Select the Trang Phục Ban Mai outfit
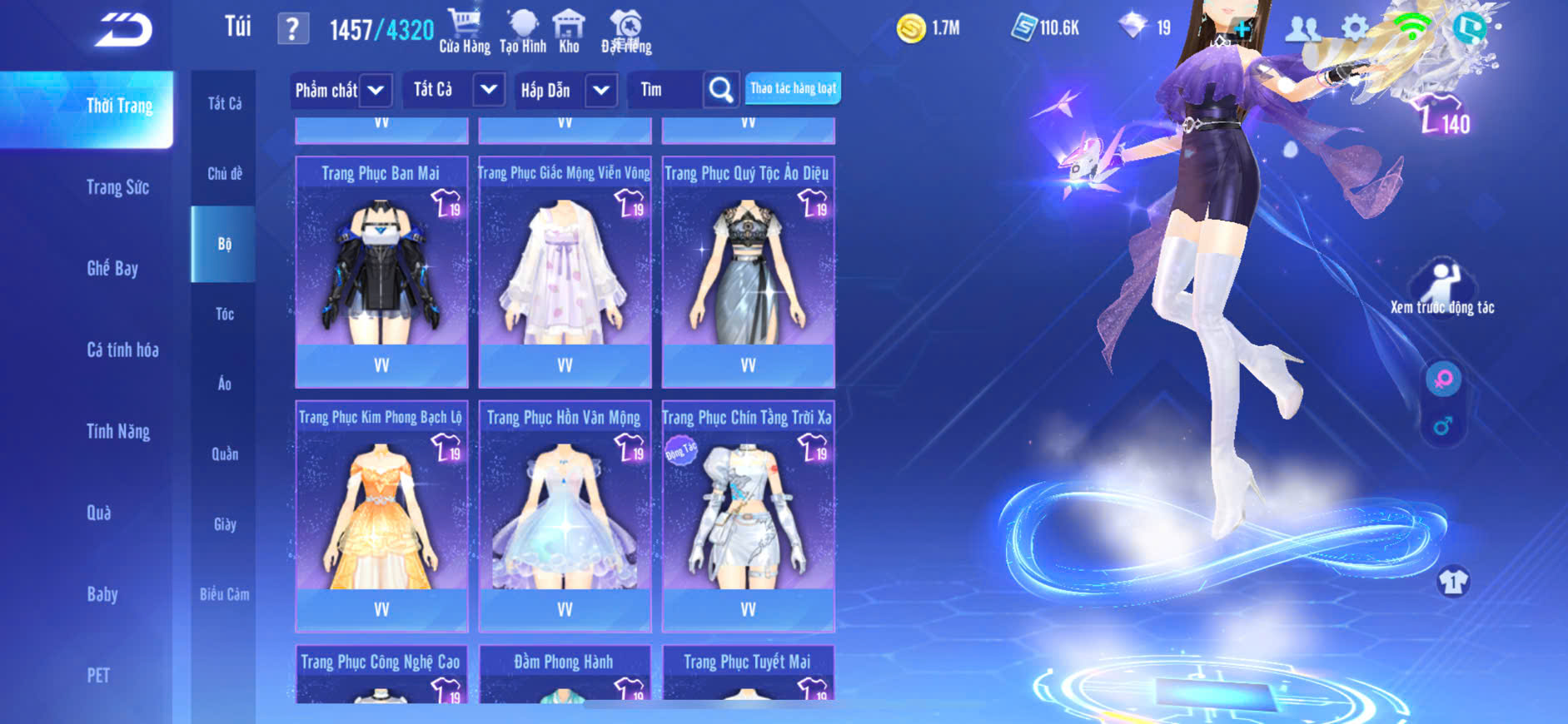 pos(381,271)
